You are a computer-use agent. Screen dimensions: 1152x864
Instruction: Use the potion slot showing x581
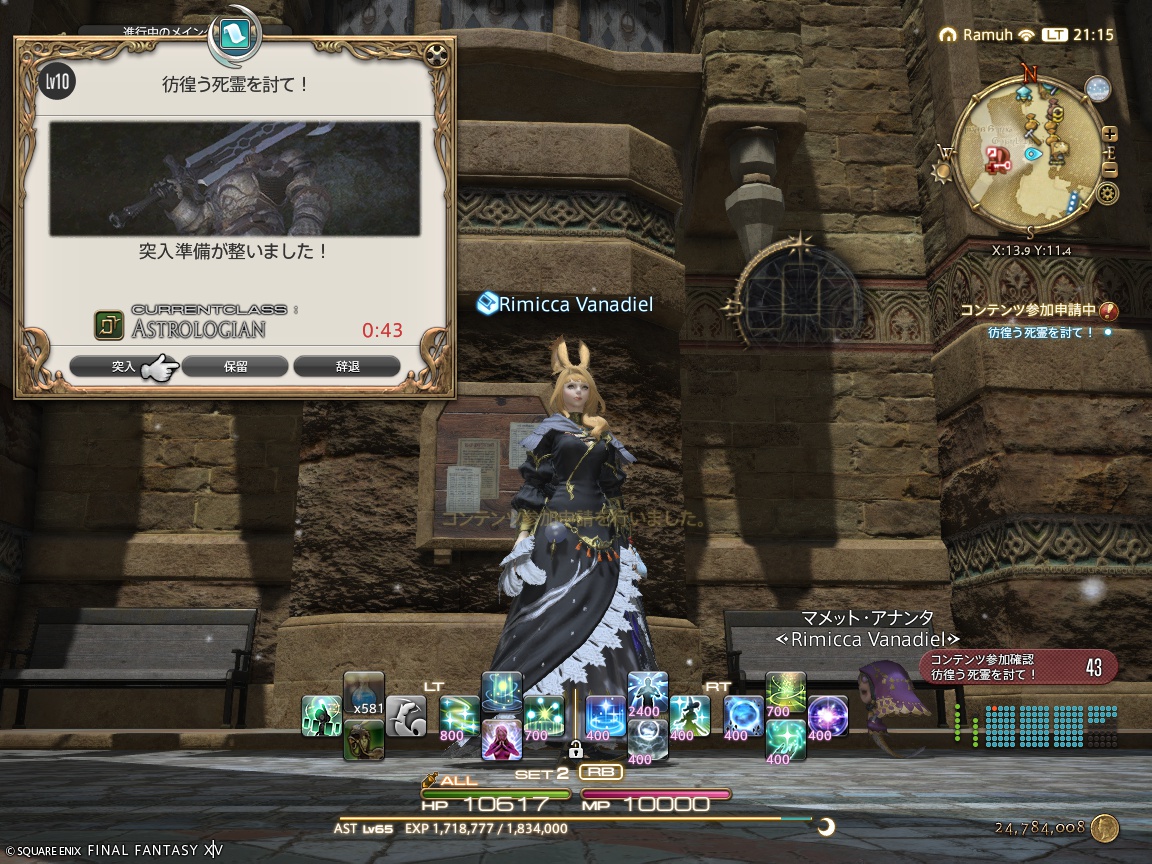(x=363, y=694)
